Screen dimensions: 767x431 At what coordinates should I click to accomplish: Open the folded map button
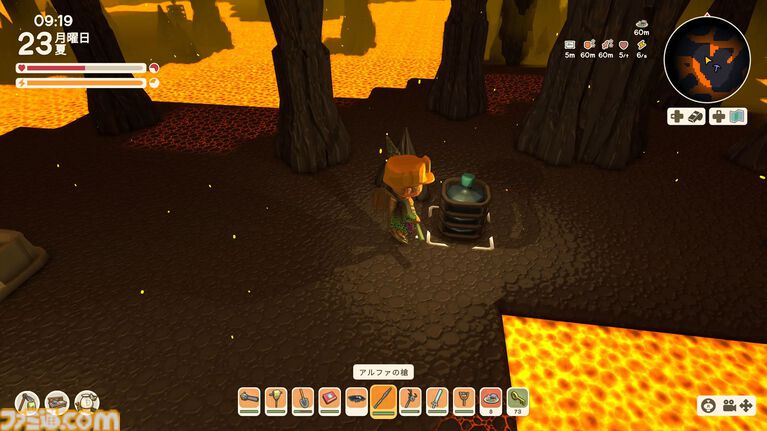(728, 116)
